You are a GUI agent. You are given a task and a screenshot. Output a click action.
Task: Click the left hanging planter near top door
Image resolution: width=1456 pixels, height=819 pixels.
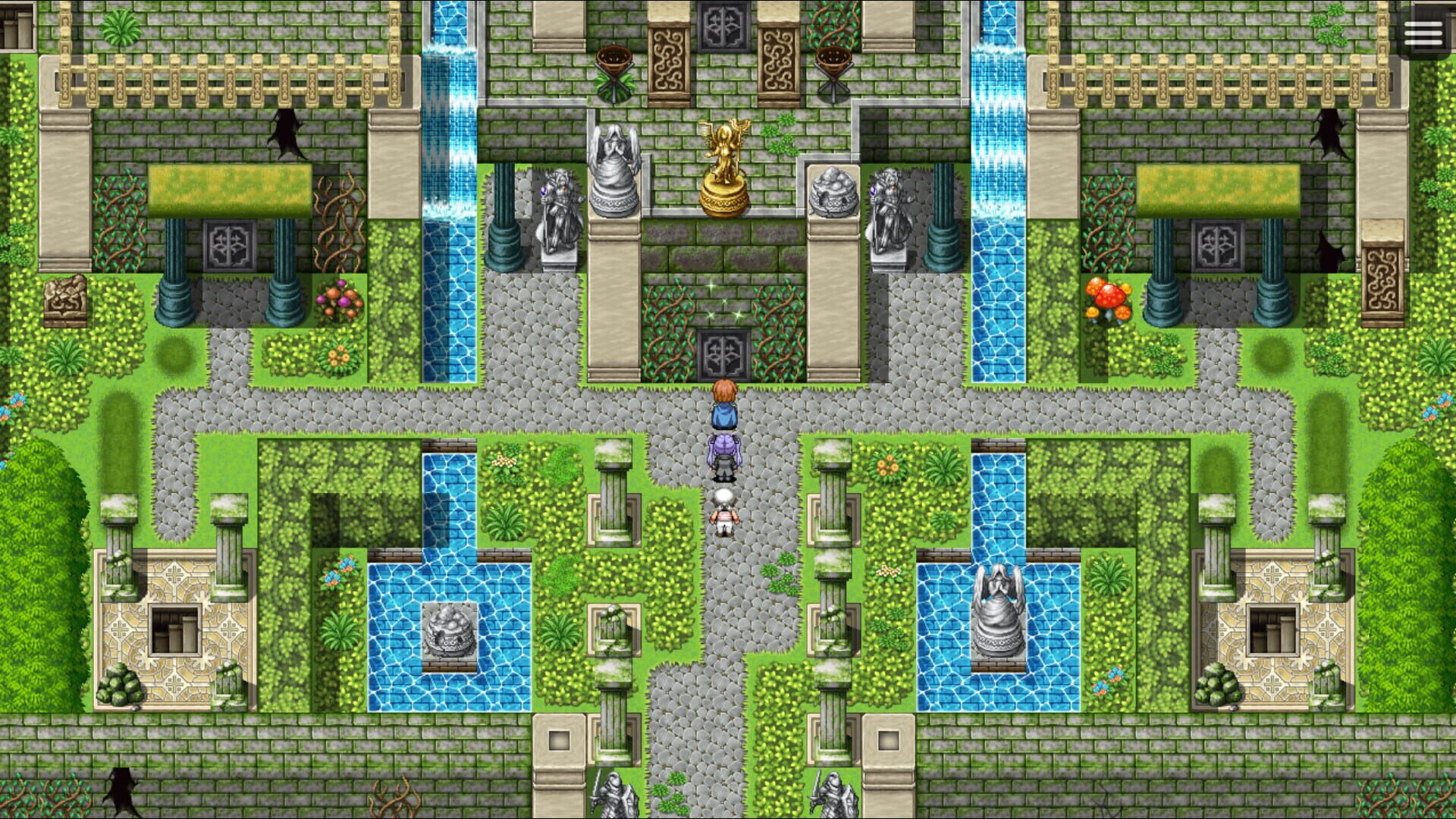pos(616,61)
